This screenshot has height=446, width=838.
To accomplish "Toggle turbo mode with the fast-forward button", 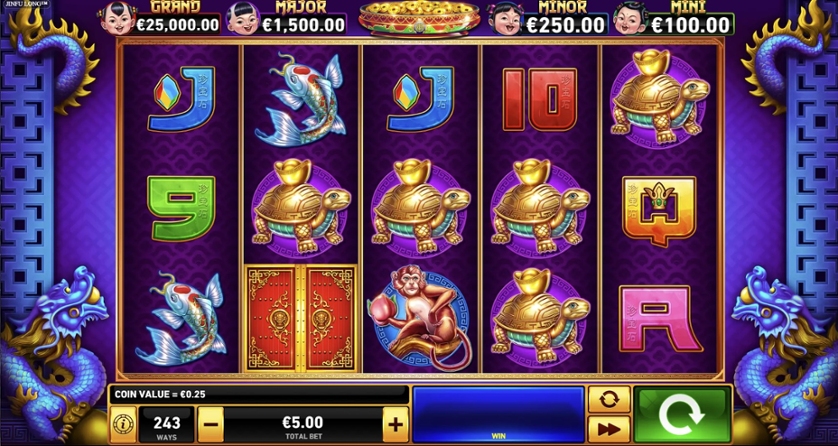I will point(609,429).
